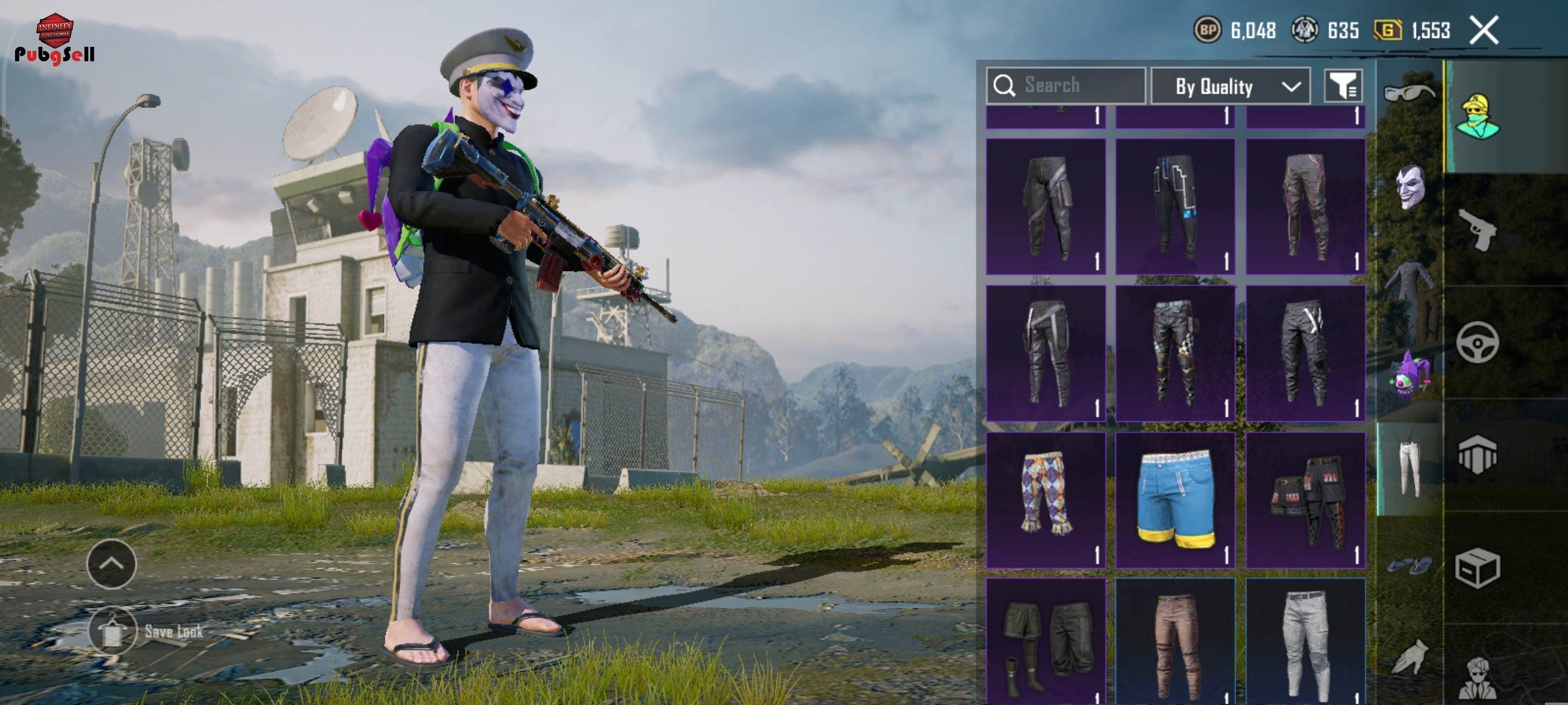
Task: Switch to the pistol weapons category
Action: (x=1477, y=230)
